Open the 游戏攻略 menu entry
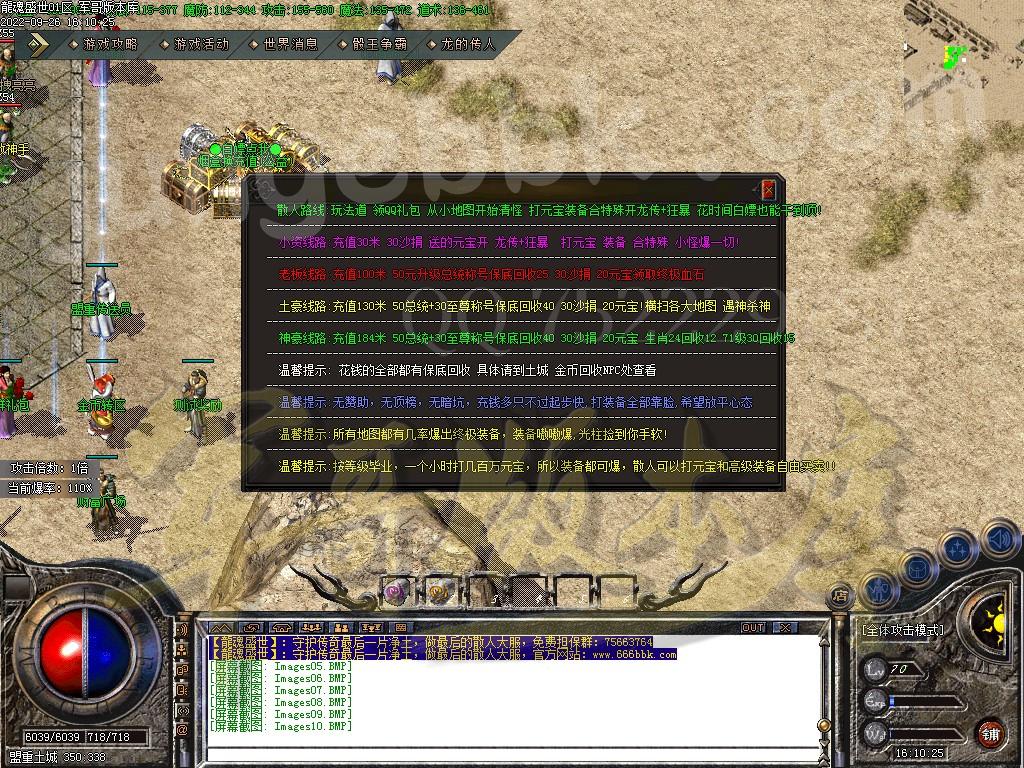1024x768 pixels. click(110, 44)
